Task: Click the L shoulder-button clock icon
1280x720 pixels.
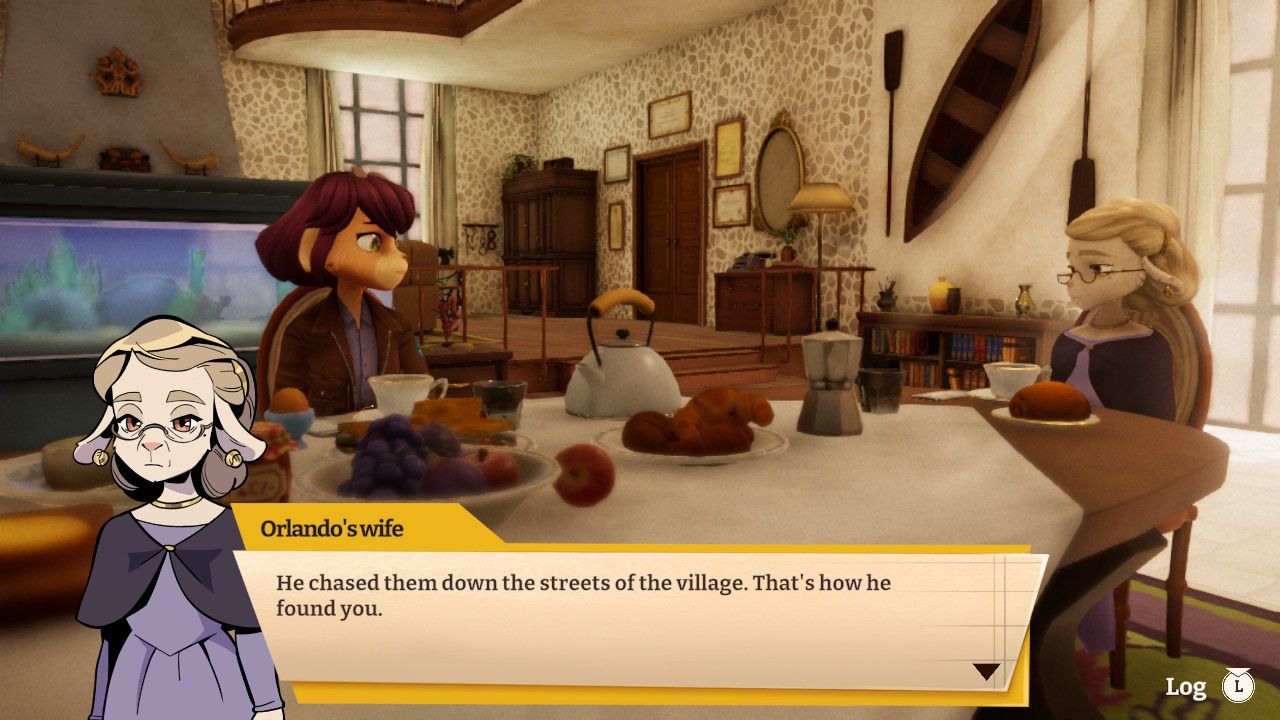Action: (x=1239, y=687)
